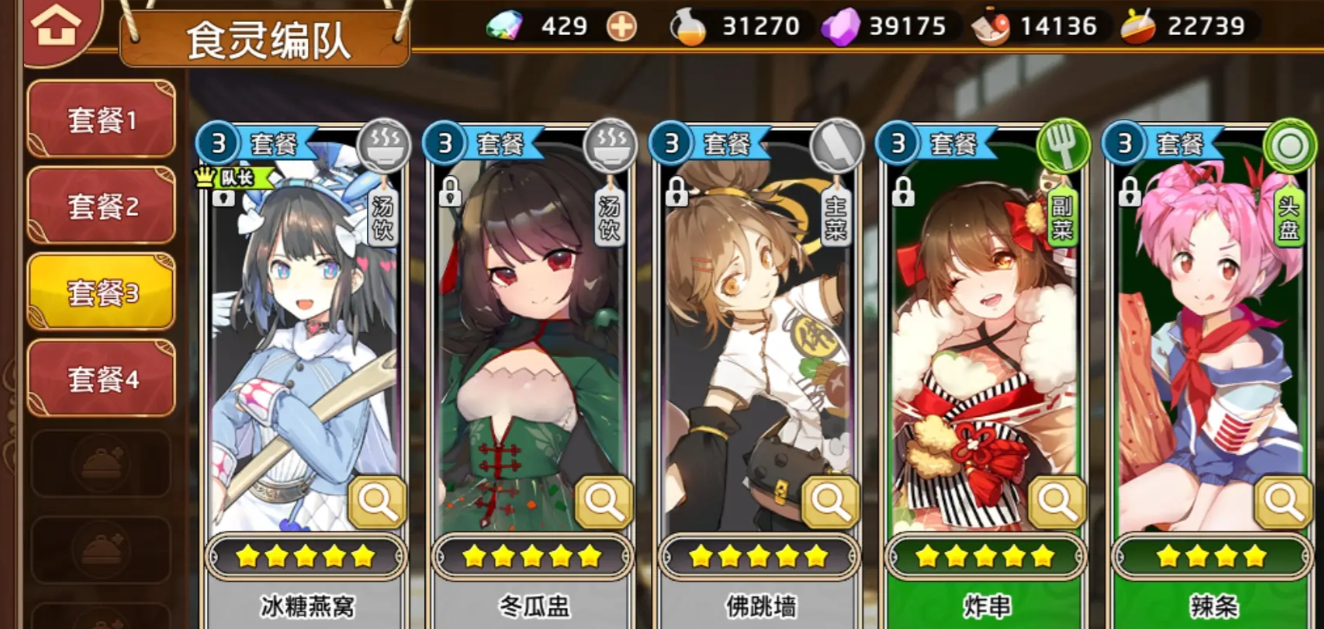Choose the 套餐4 team tab
This screenshot has width=1324, height=629.
[101, 378]
